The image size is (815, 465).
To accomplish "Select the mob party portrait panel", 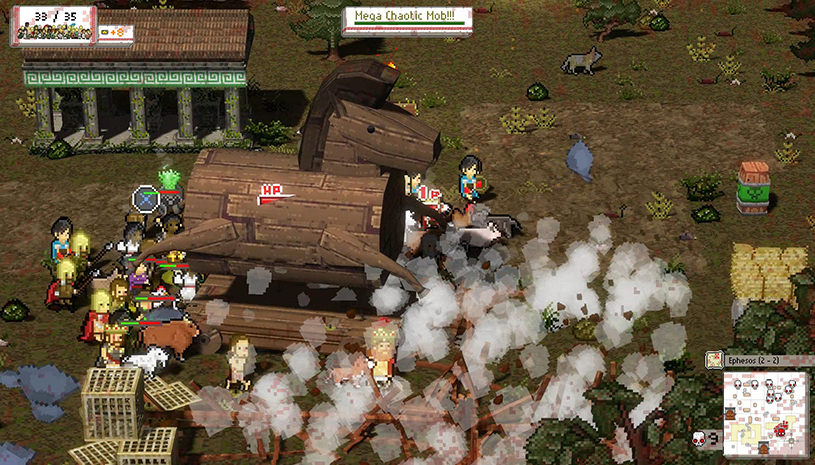I will tap(53, 26).
